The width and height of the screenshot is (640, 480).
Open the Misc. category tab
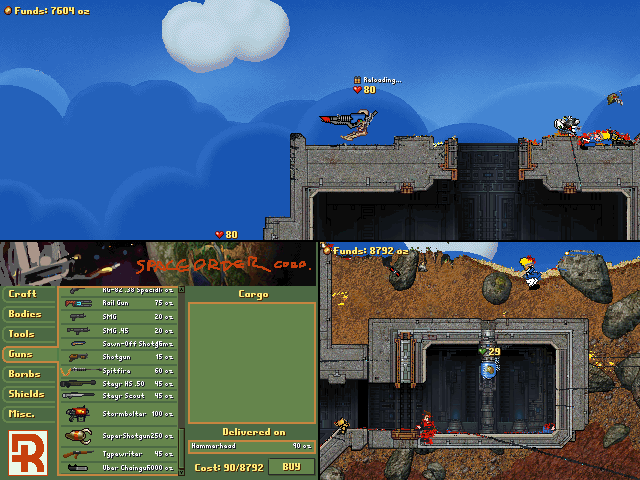tap(27, 414)
